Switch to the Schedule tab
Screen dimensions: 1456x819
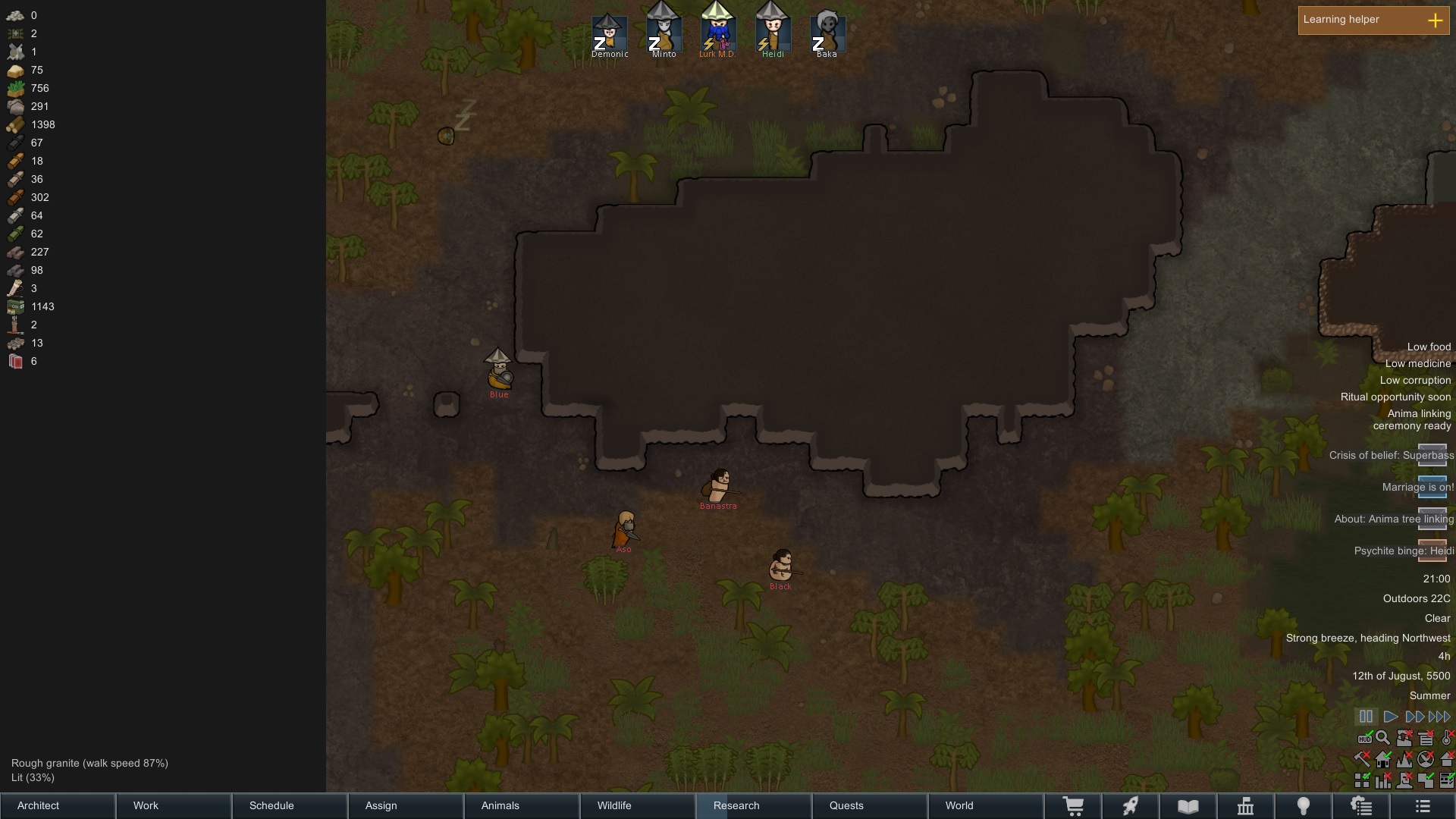[x=290, y=805]
